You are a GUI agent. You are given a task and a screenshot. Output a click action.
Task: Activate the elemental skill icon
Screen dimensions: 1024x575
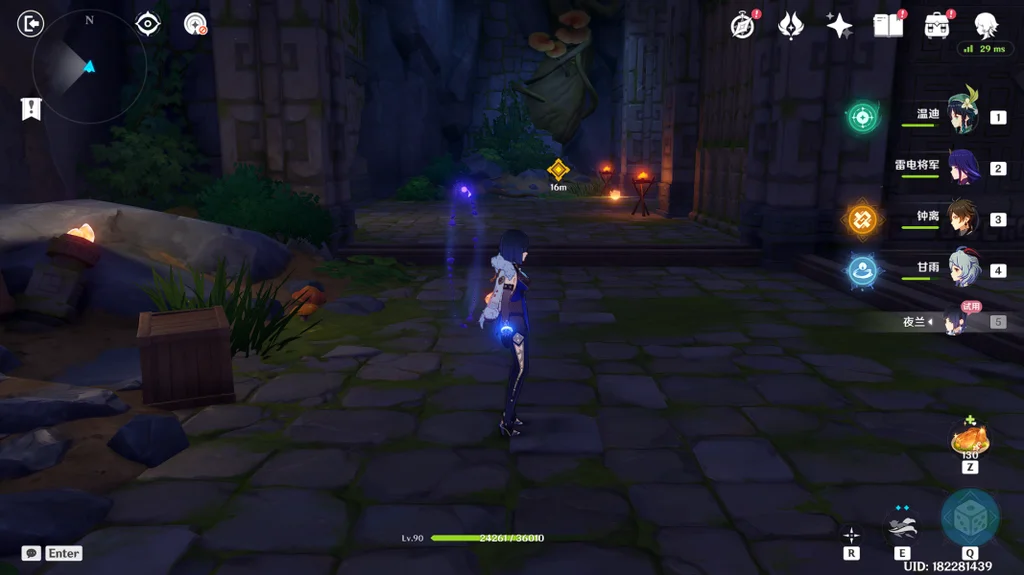[902, 524]
